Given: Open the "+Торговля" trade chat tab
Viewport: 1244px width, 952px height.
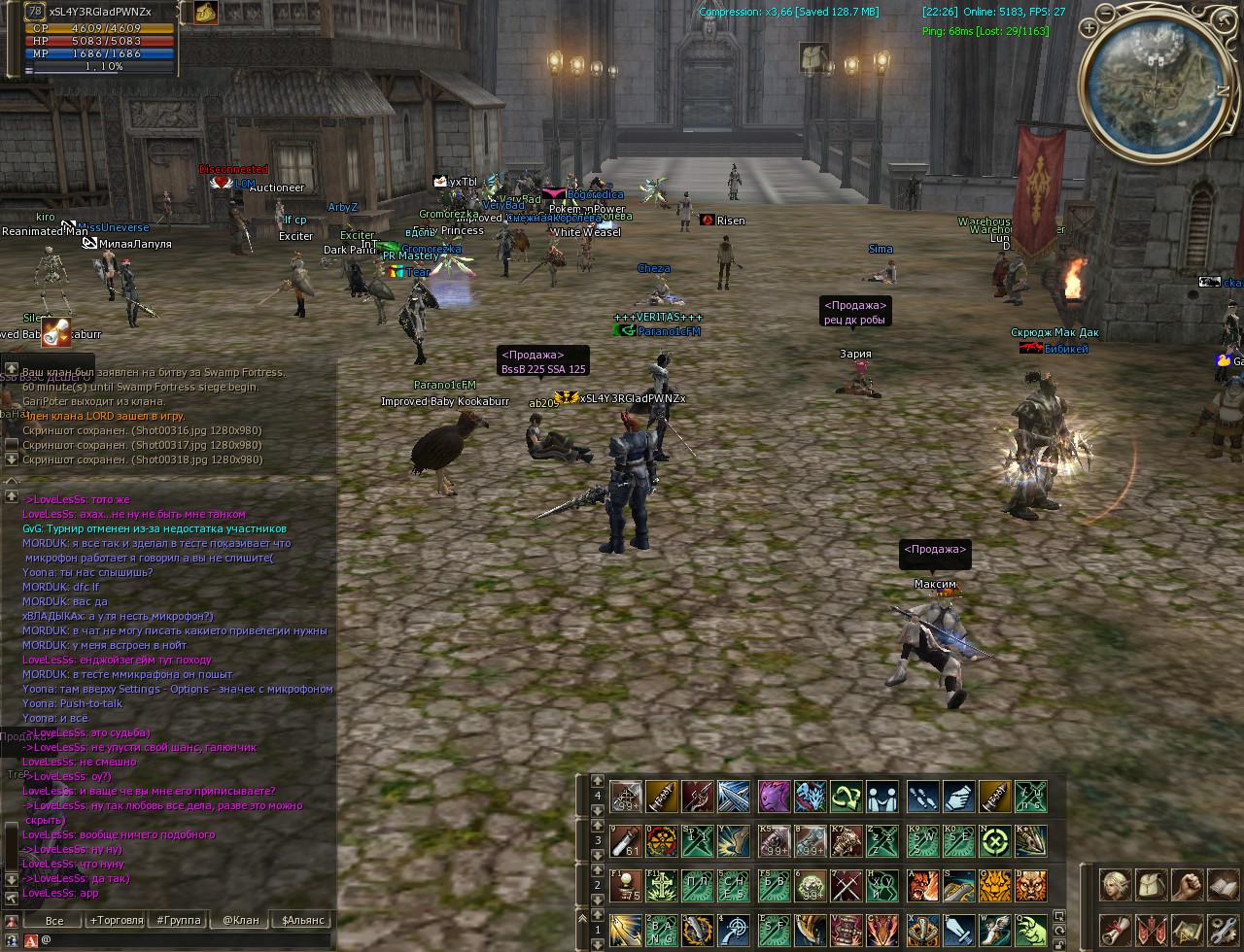Looking at the screenshot, I should [116, 920].
